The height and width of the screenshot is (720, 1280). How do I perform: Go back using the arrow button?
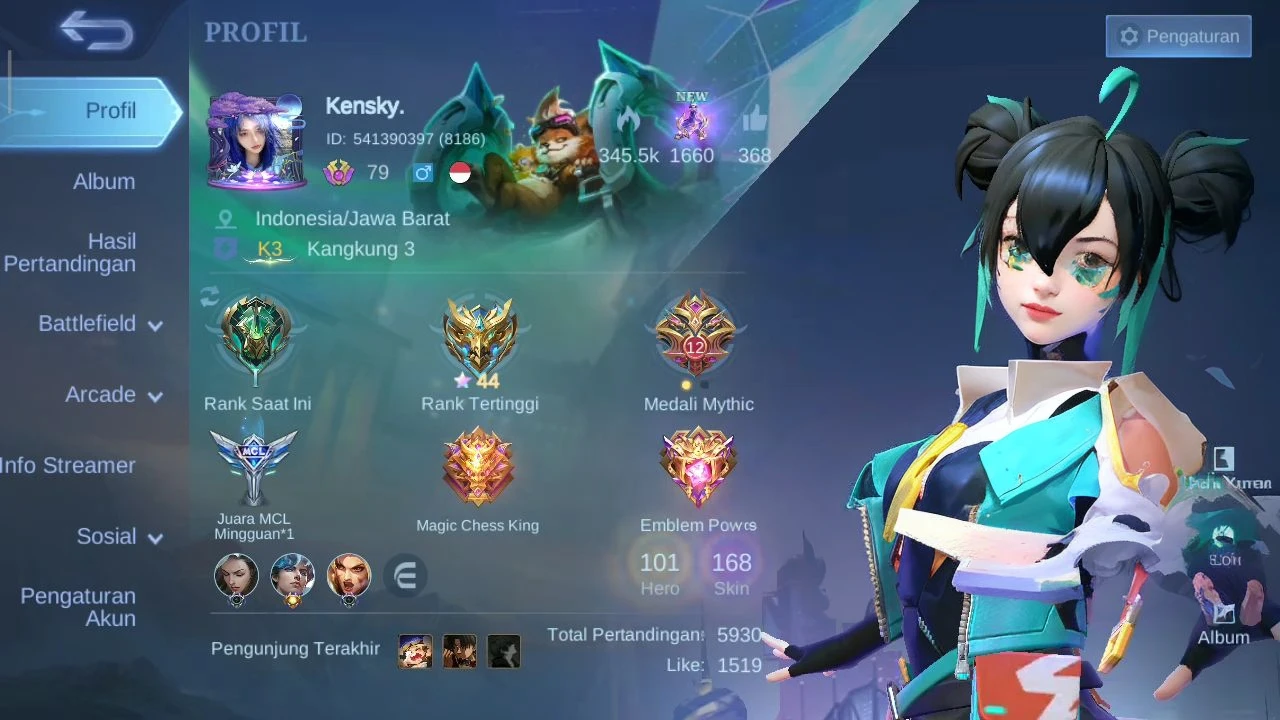pos(96,32)
